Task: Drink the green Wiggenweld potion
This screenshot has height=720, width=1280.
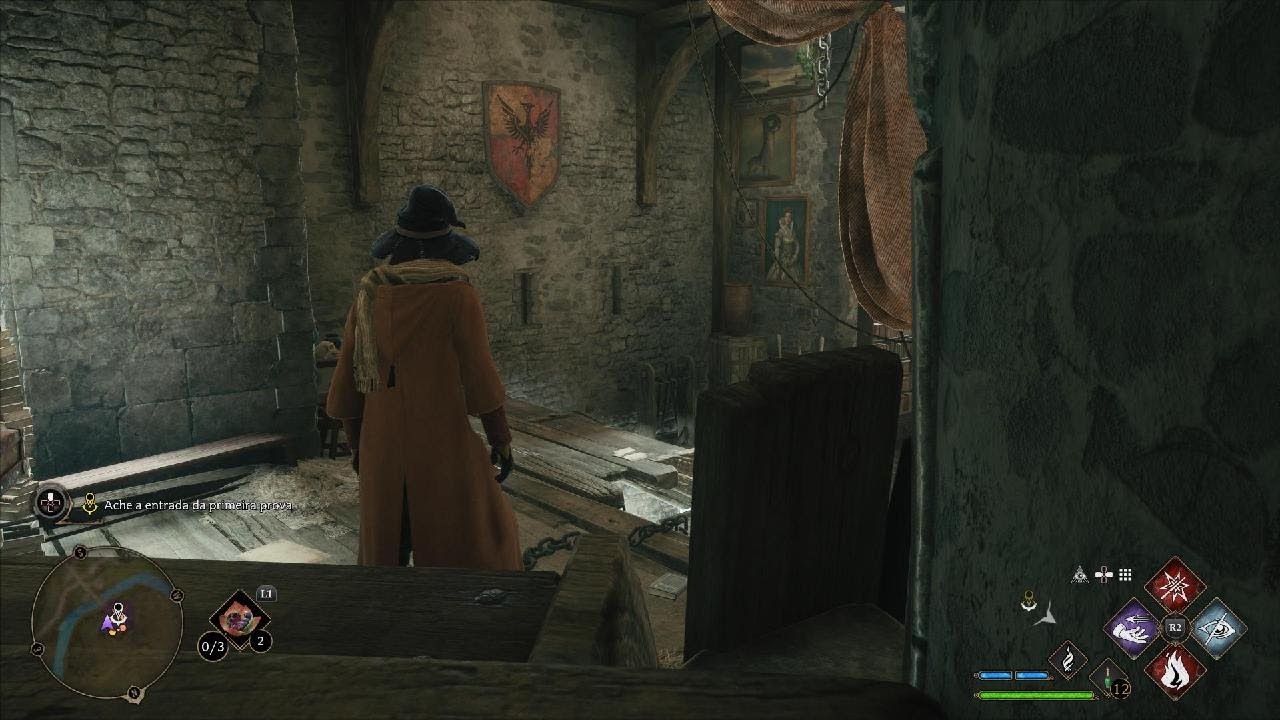Action: click(1109, 679)
